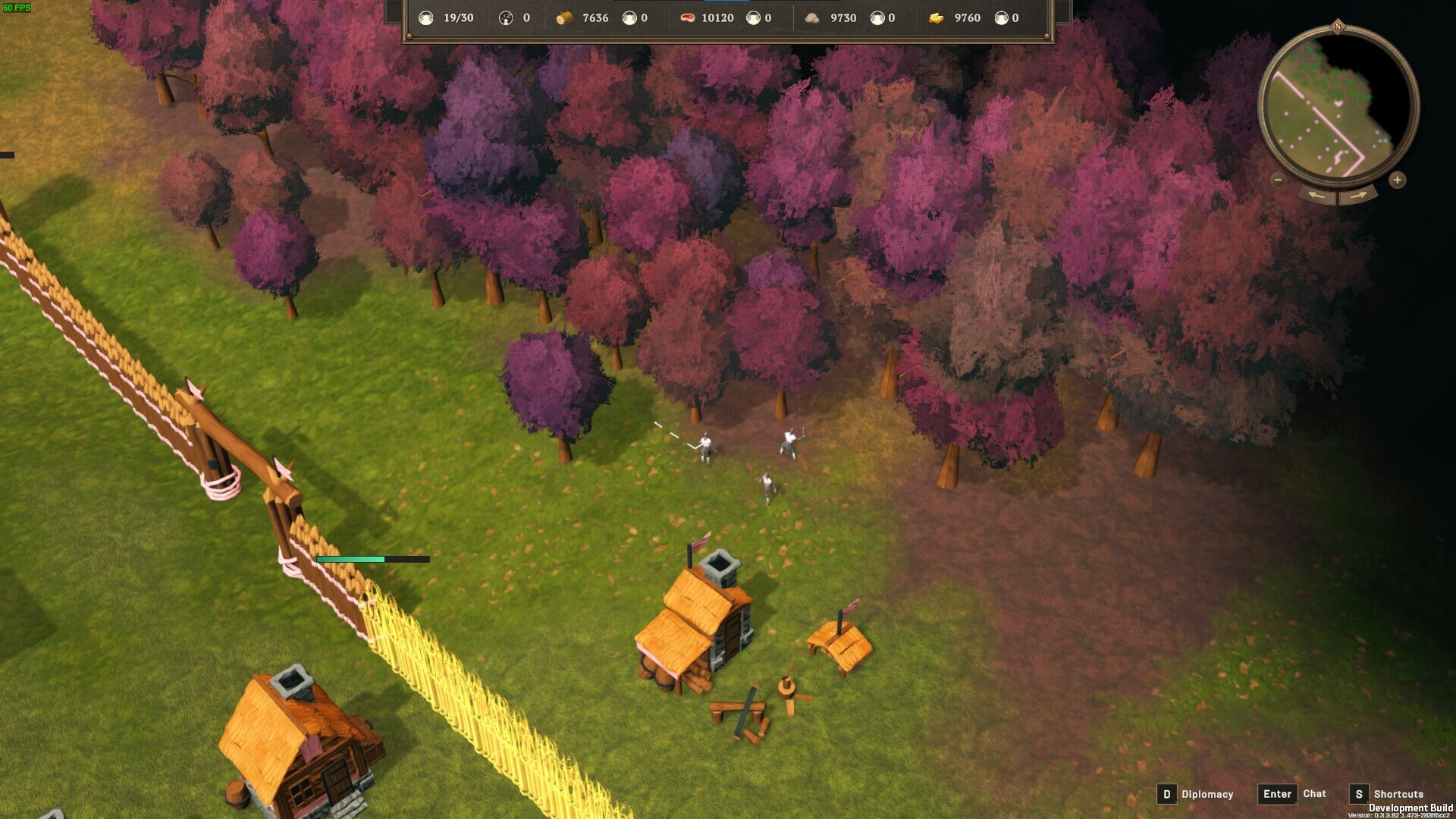Image resolution: width=1456 pixels, height=819 pixels.
Task: Click the worker icon next to the stone count
Action: tap(878, 17)
